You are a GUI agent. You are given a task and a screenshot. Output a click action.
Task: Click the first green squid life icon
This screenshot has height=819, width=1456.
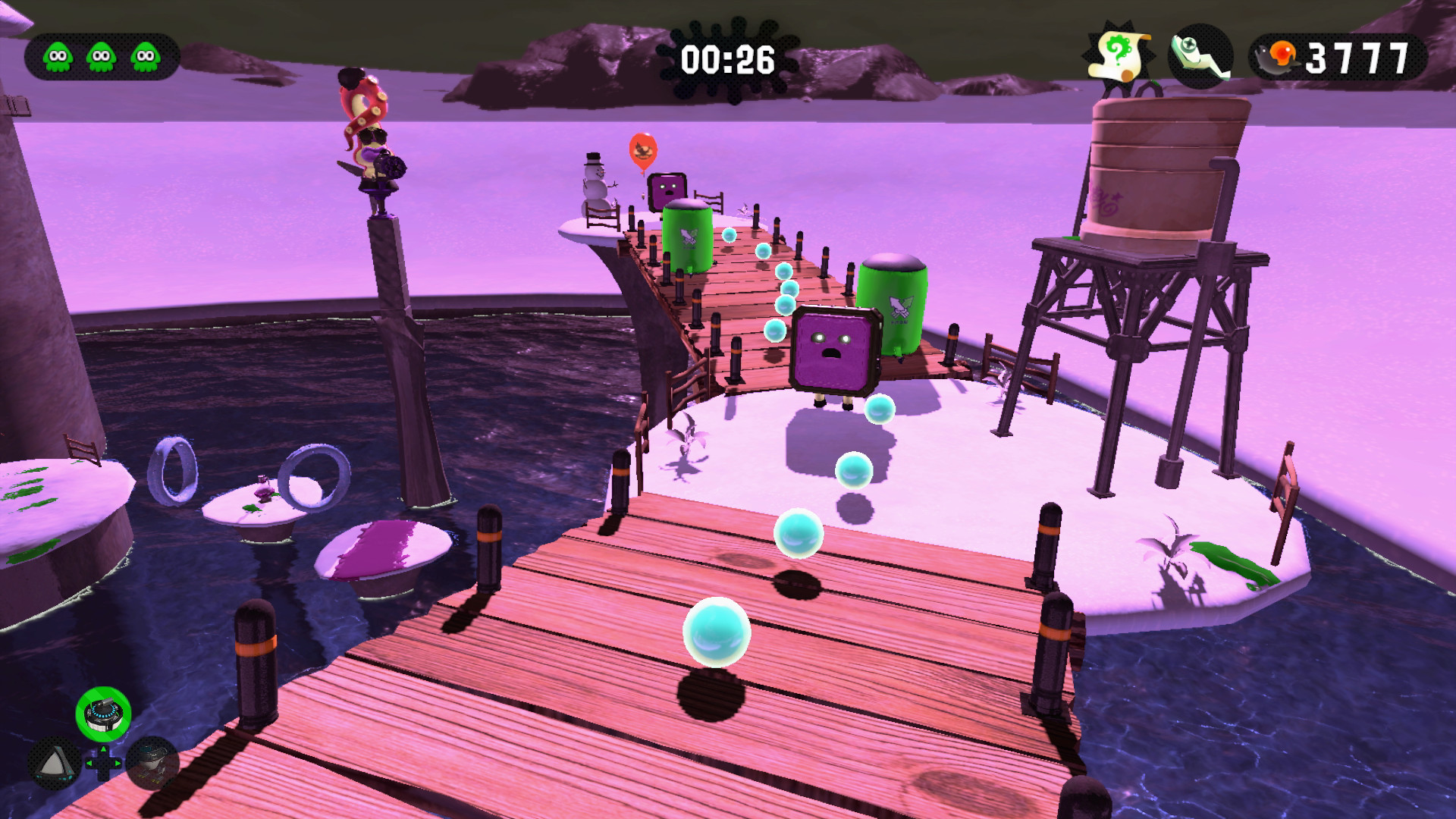click(x=57, y=55)
